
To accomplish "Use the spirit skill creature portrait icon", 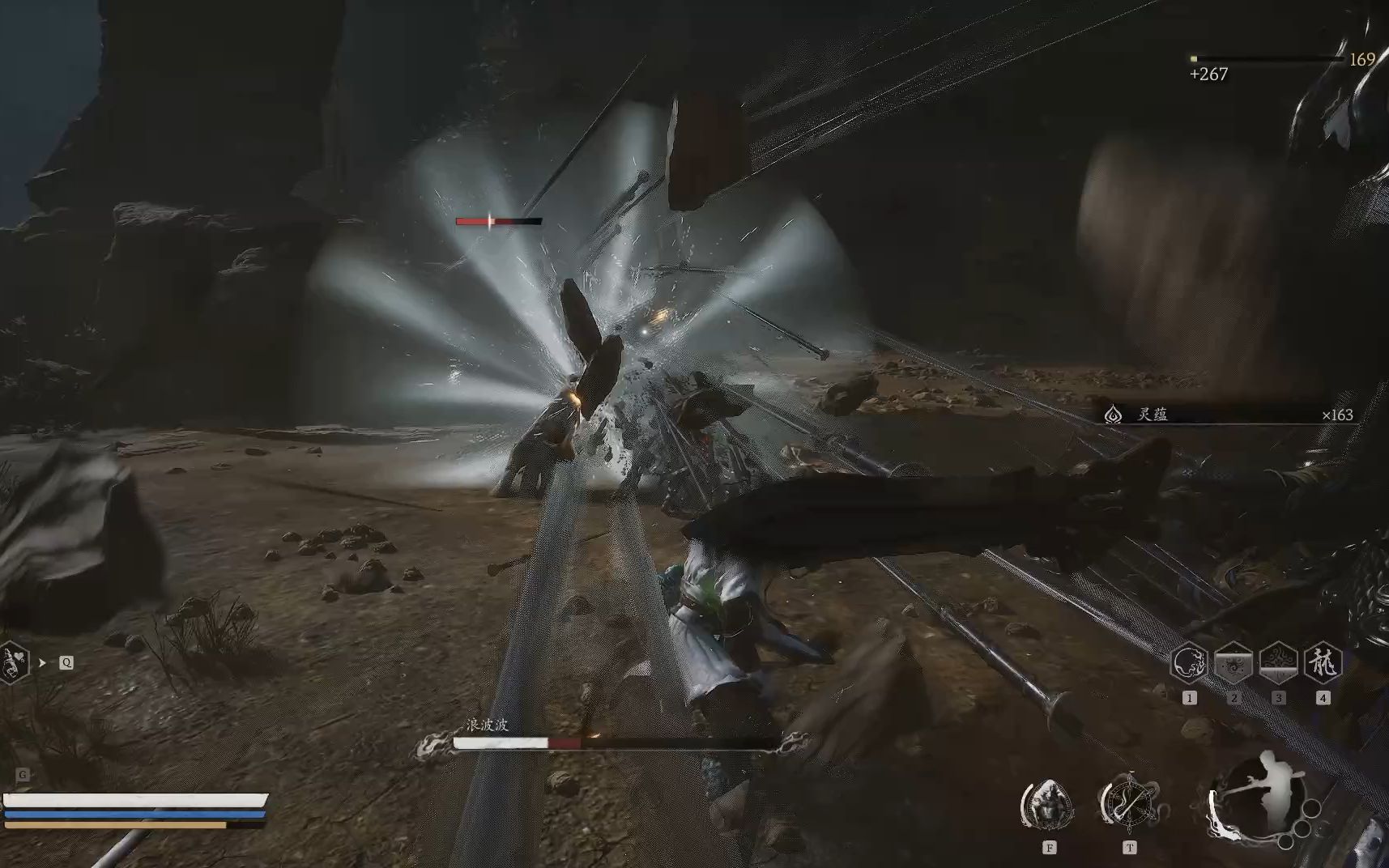I will coord(1048,804).
